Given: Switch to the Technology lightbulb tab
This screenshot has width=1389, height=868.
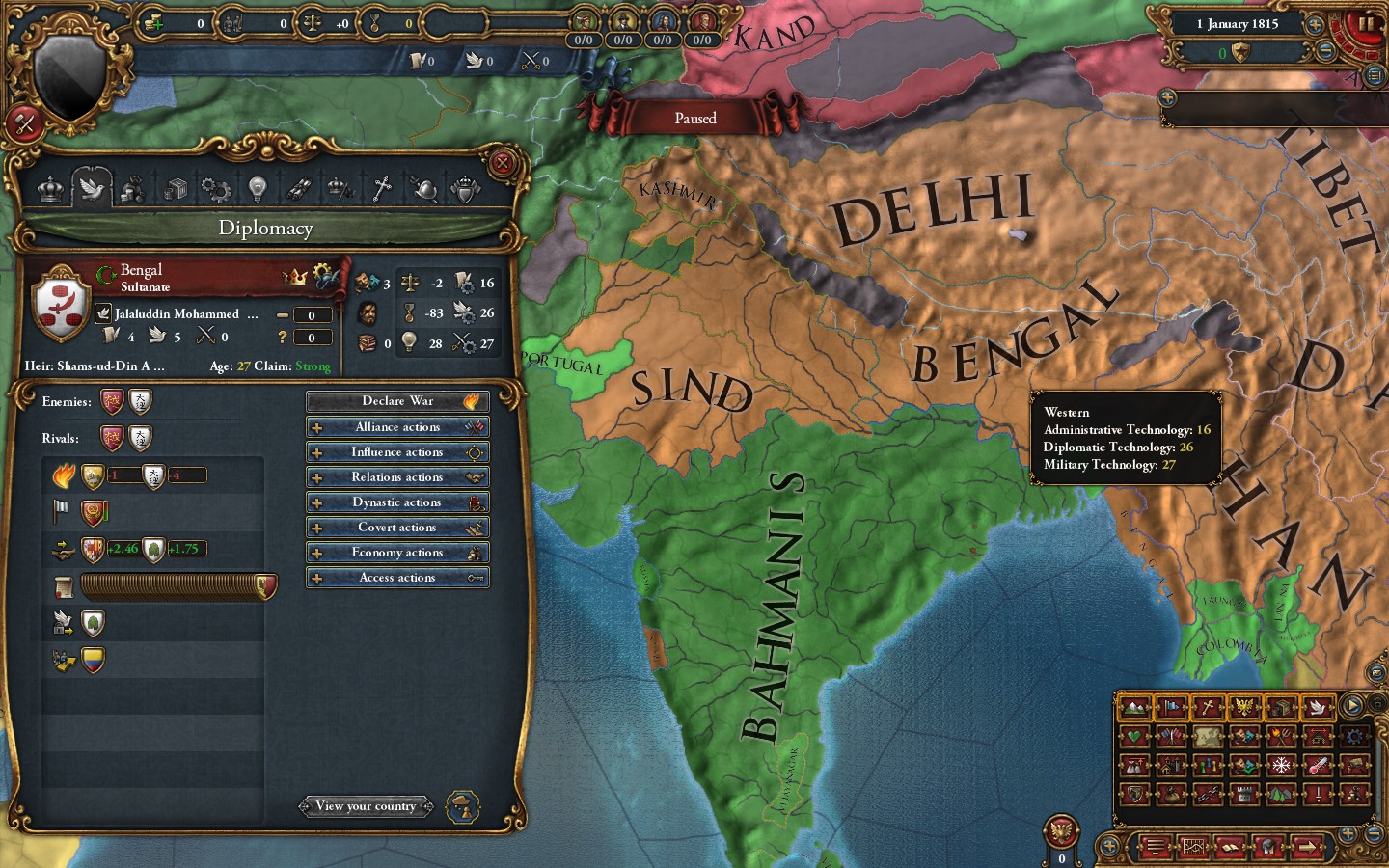Looking at the screenshot, I should click(259, 188).
